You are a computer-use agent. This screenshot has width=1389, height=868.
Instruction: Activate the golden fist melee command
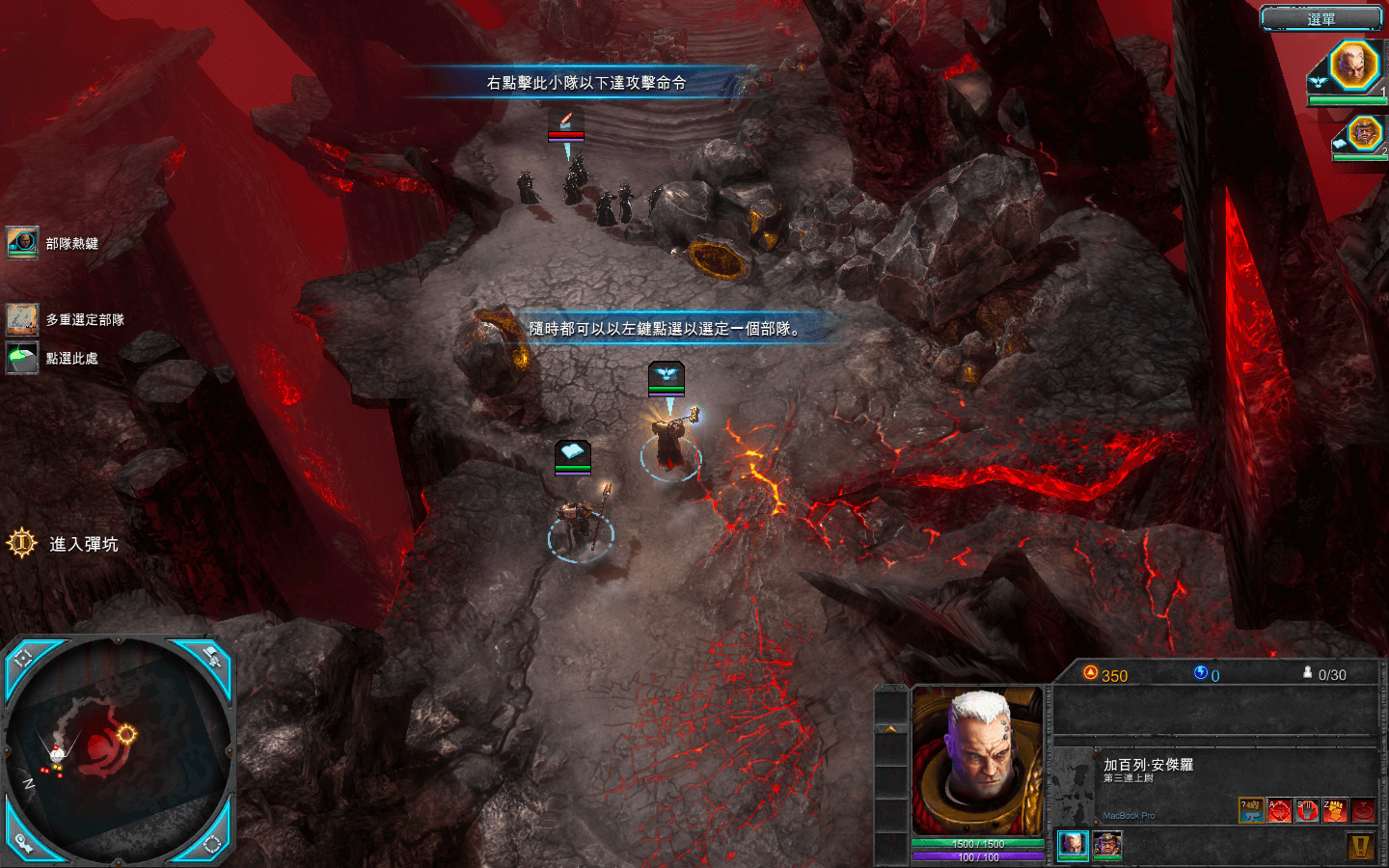point(1335,811)
